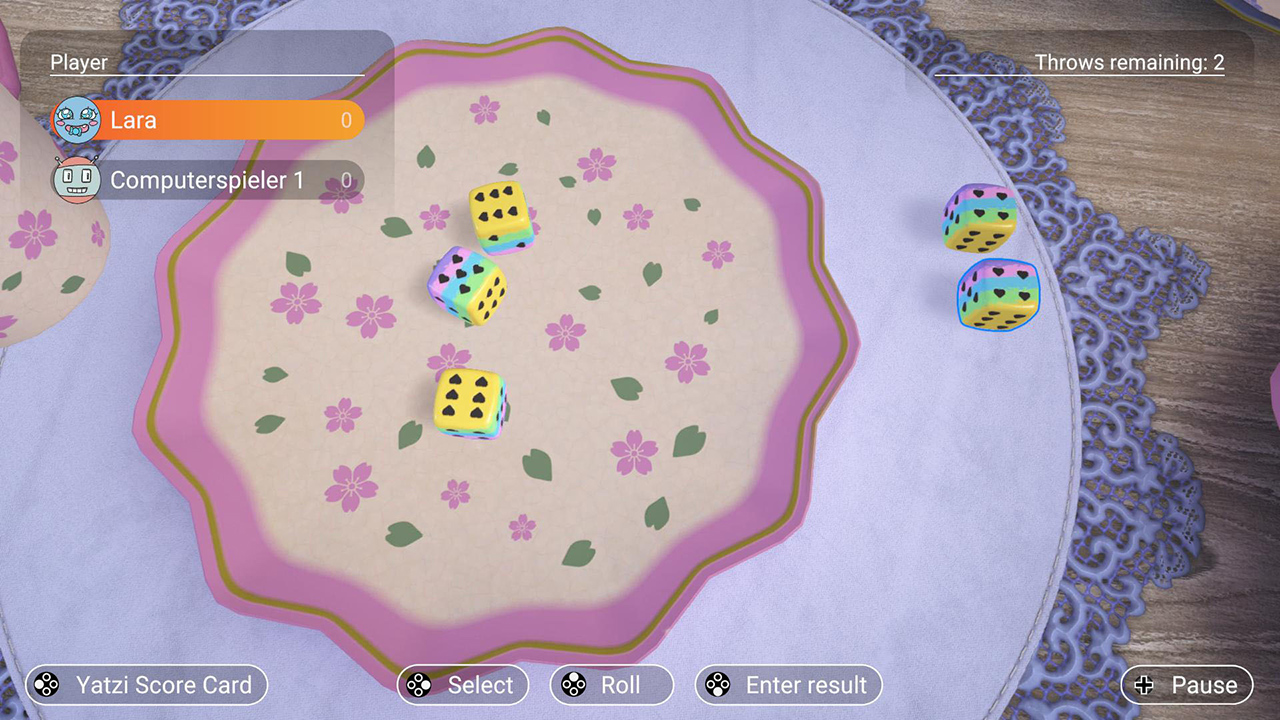Click the gamepad icon beside Yatzi Score Card
Screen dimensions: 1280x720
[x=44, y=685]
